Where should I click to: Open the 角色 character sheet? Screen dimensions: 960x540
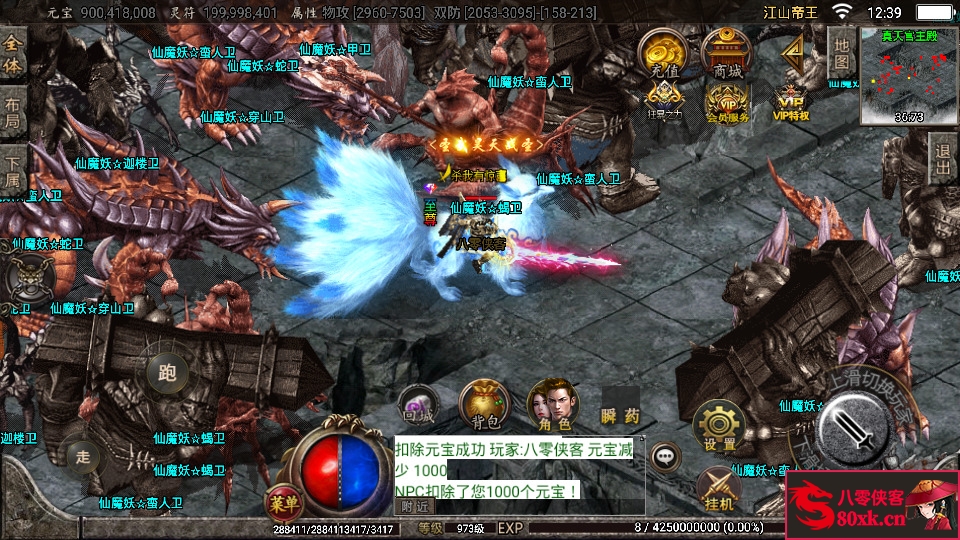(x=552, y=403)
